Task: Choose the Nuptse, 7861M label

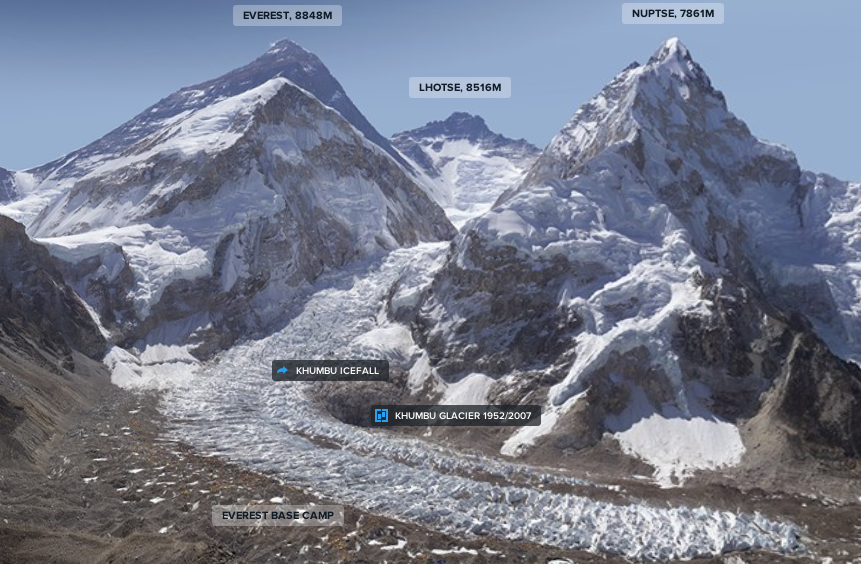Action: point(673,14)
